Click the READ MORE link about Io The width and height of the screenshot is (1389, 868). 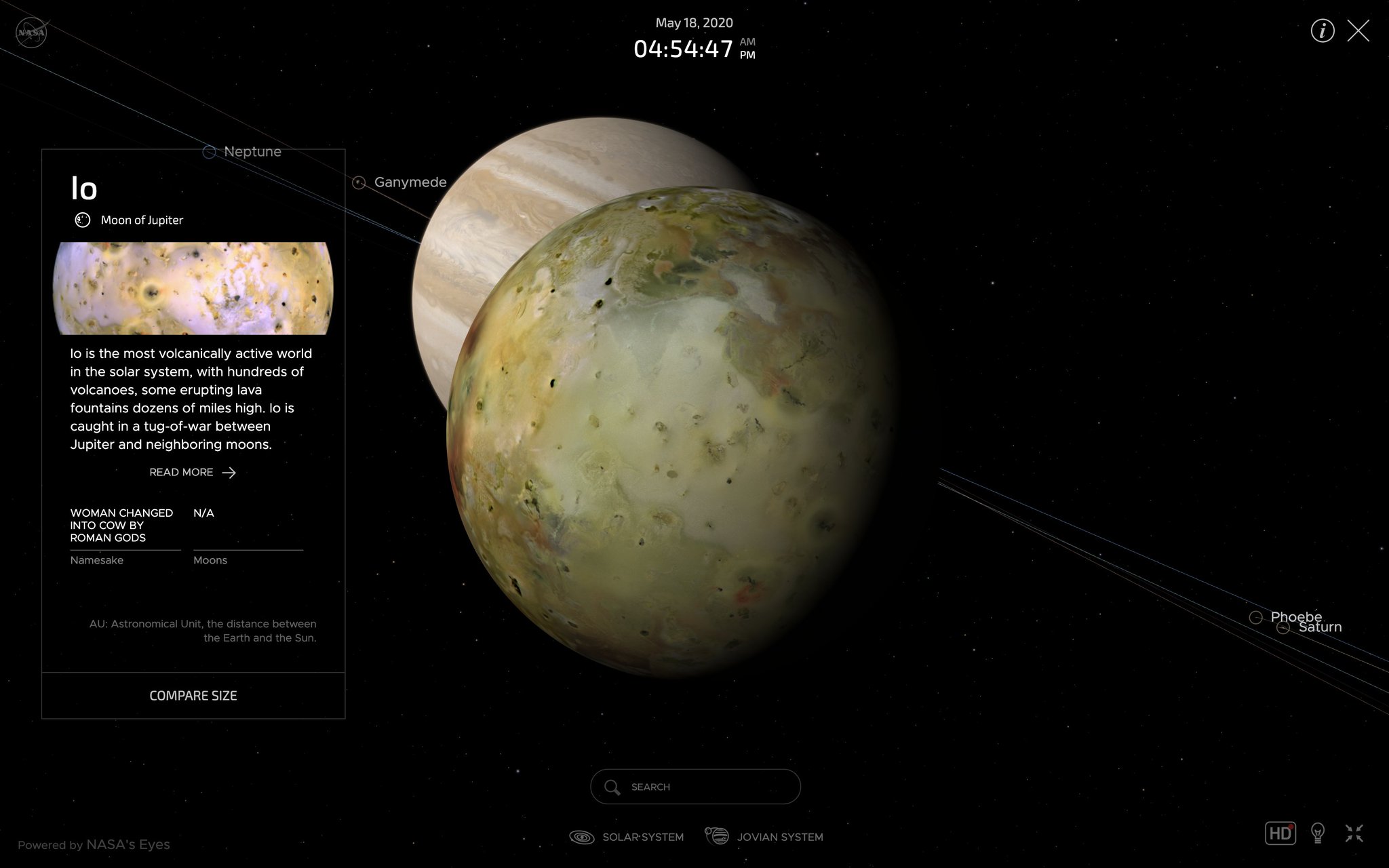tap(193, 472)
